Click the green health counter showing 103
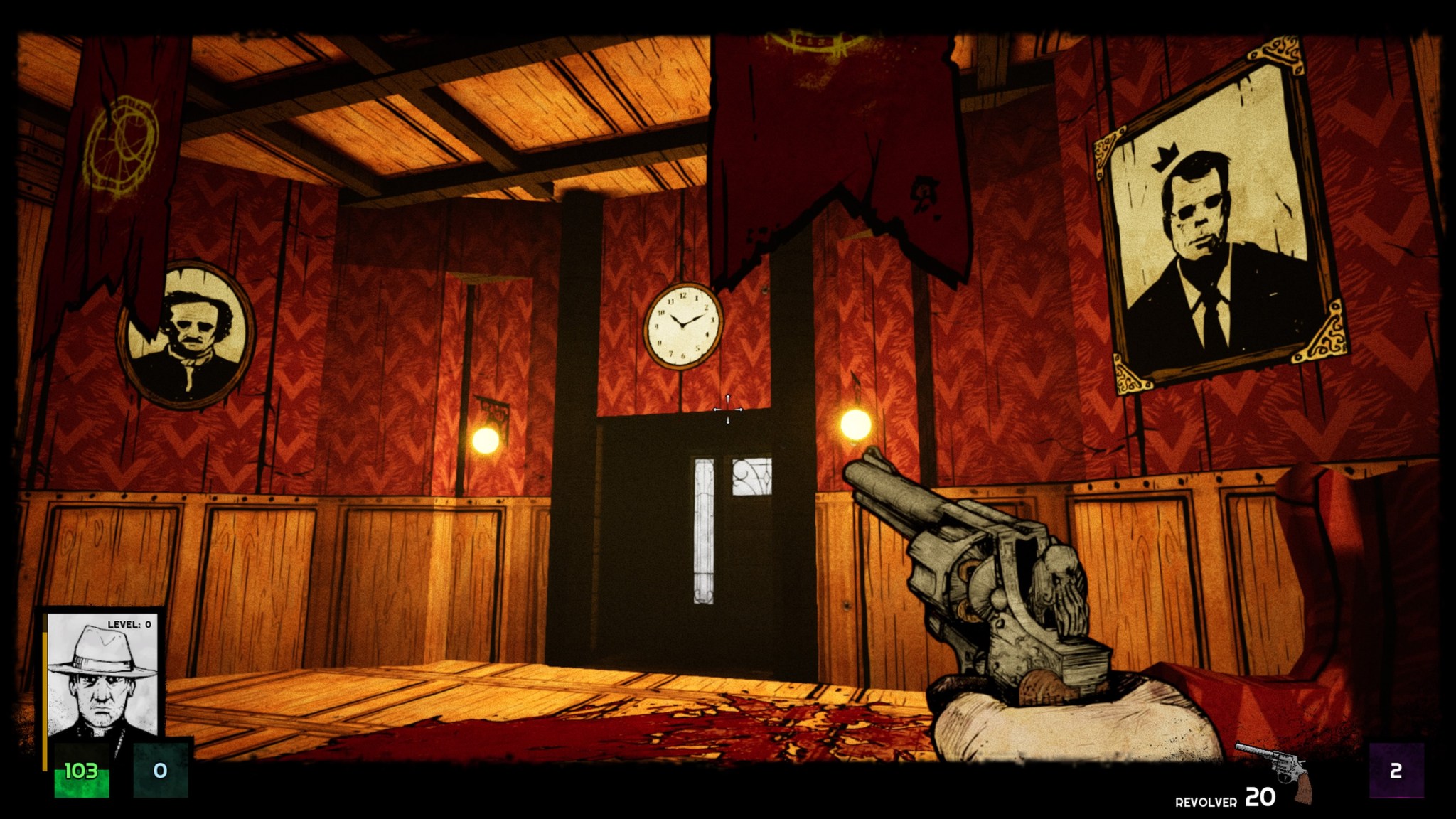Screen dimensions: 1456x819 click(81, 770)
